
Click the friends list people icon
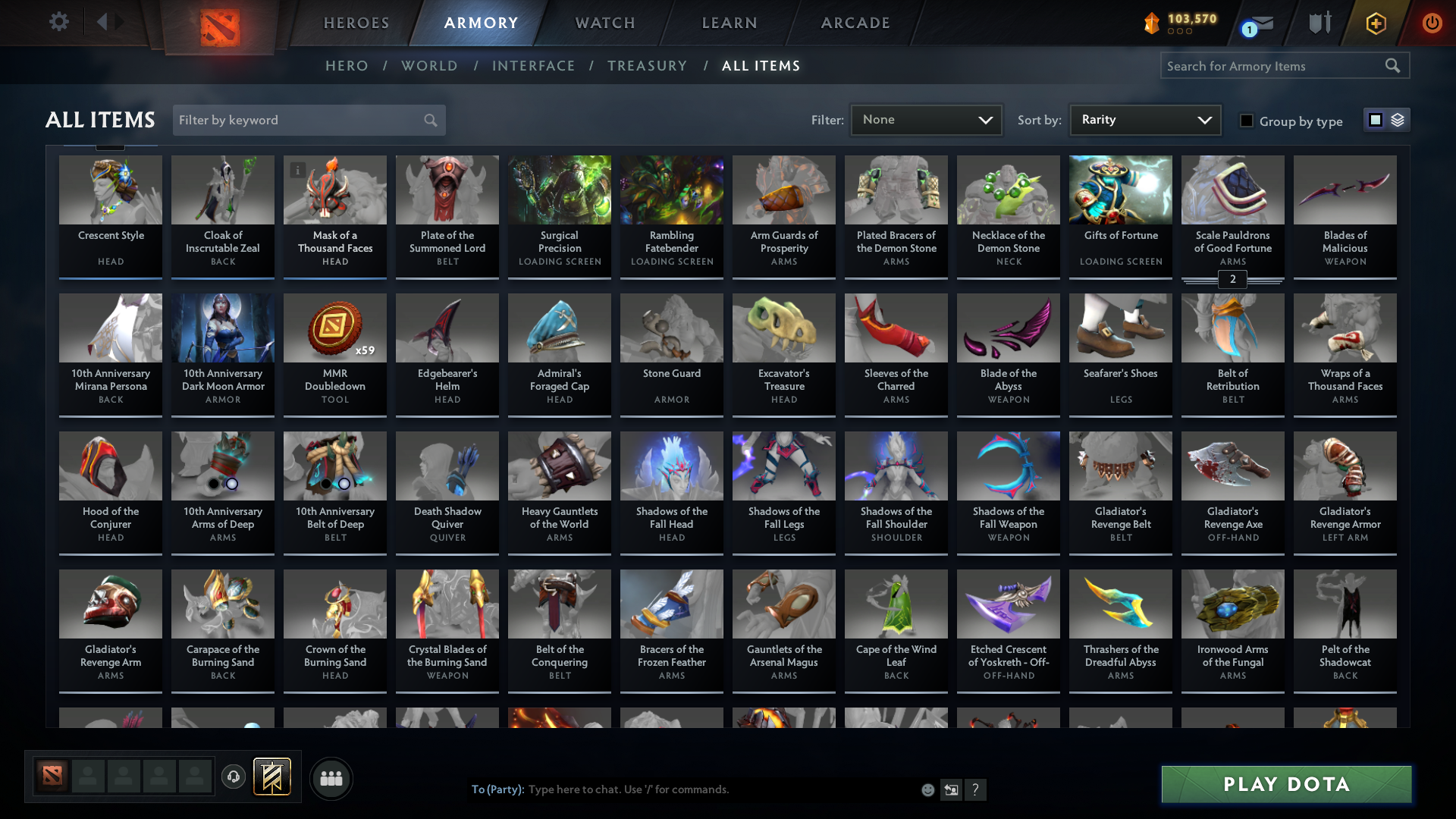(331, 778)
